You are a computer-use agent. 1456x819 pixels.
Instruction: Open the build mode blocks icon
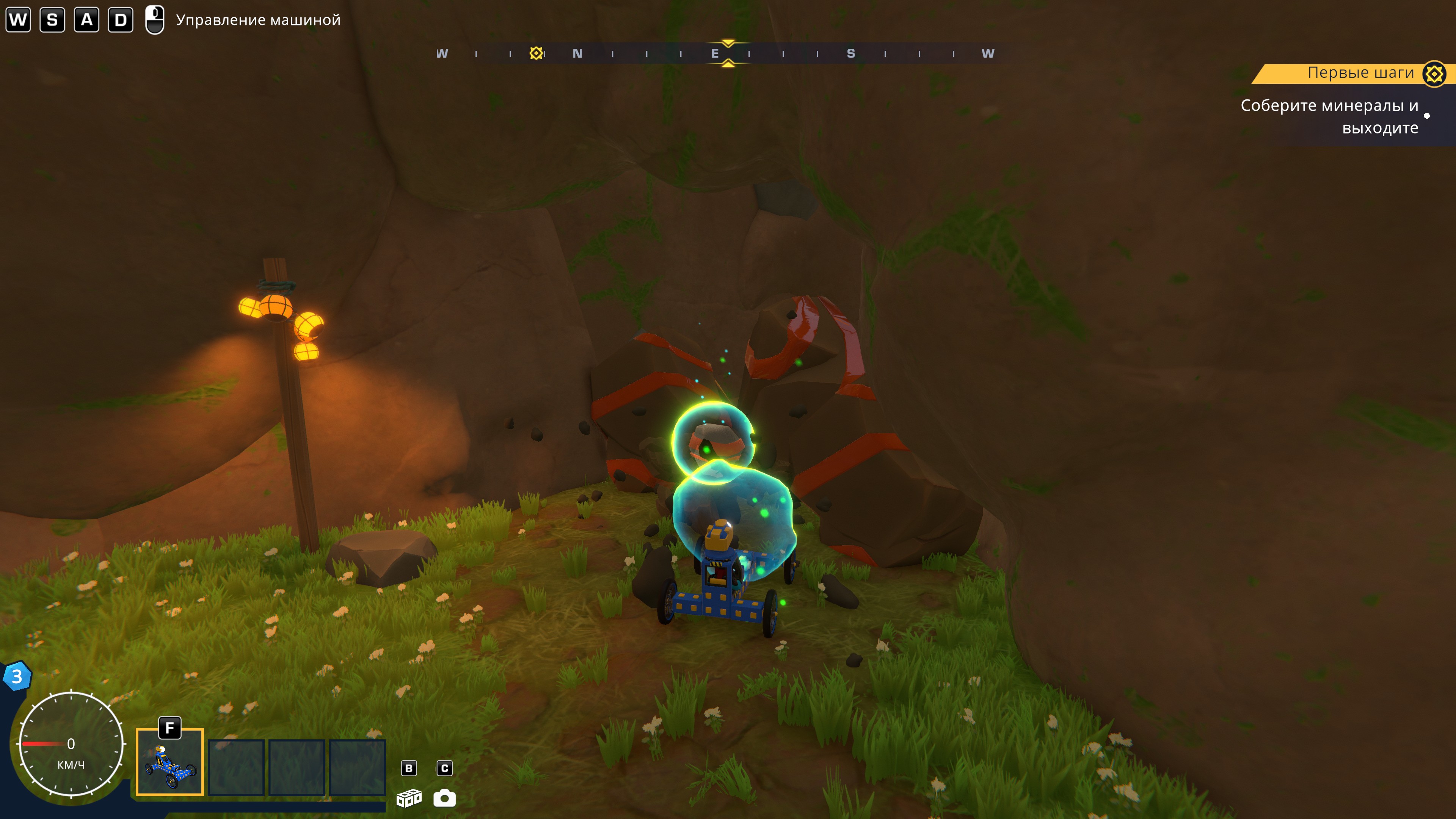tap(409, 797)
